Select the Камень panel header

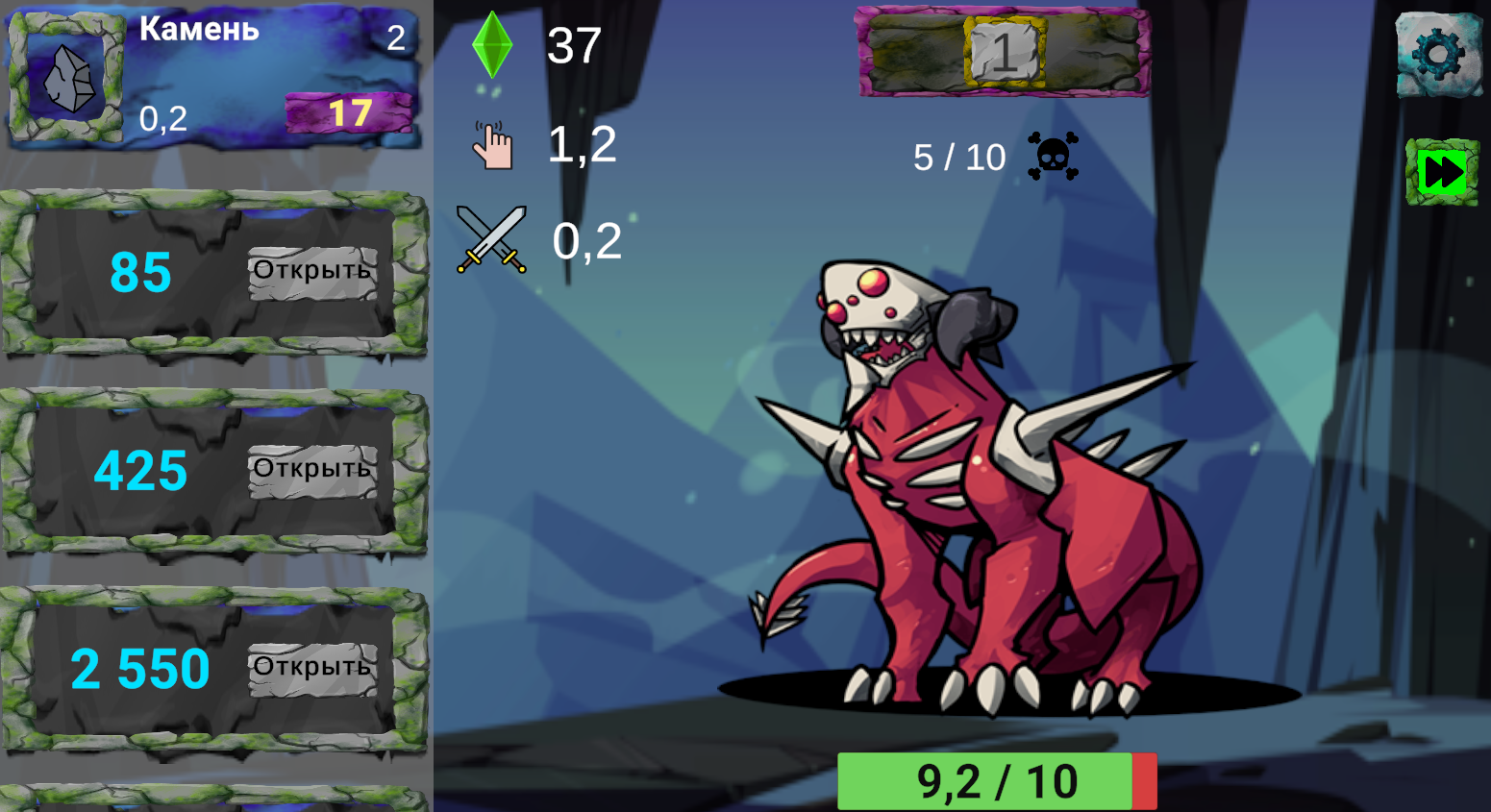click(x=198, y=29)
